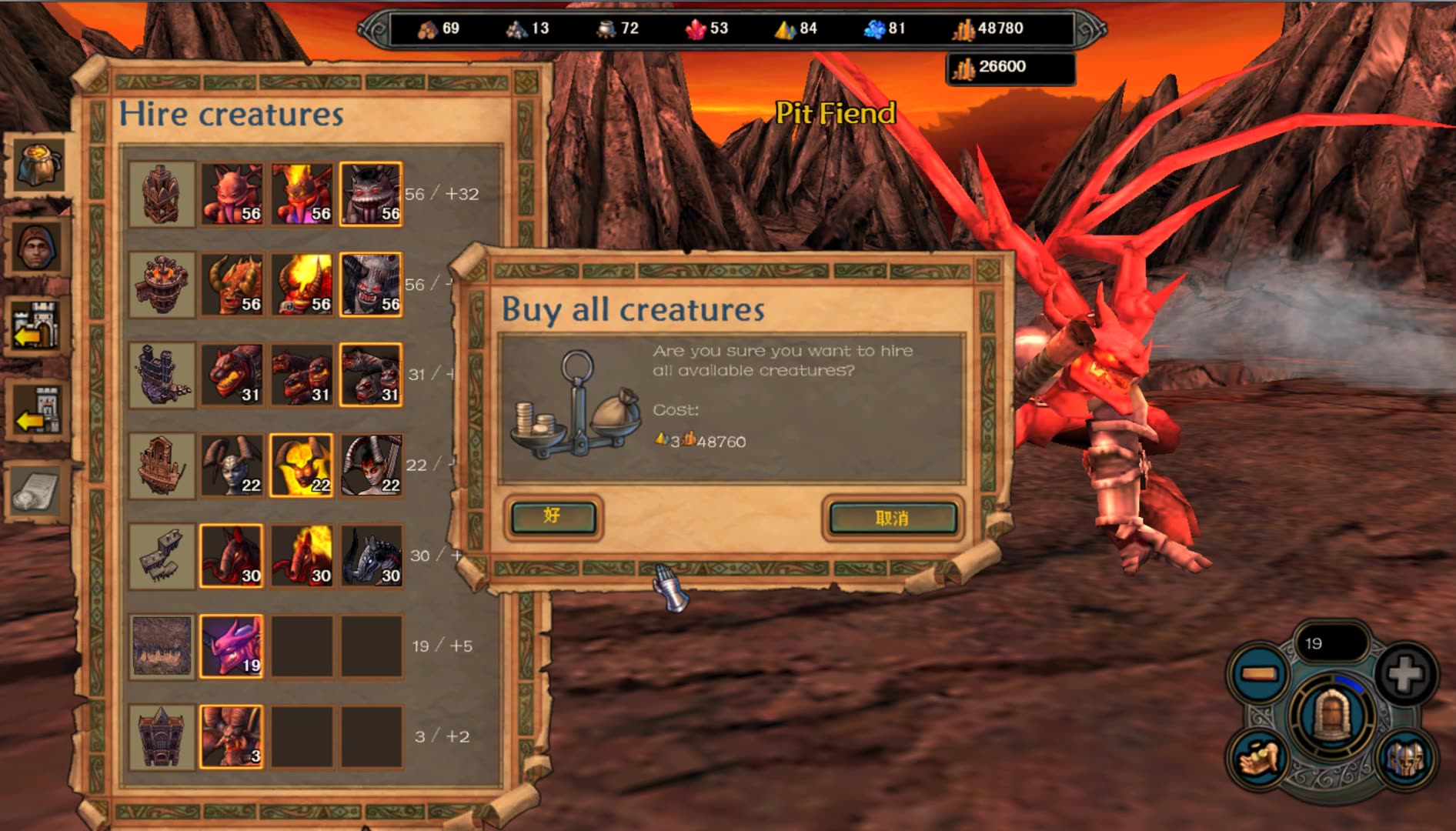Select the highlighted Hell Charger portrait with 30
The image size is (1456, 831).
pos(232,556)
